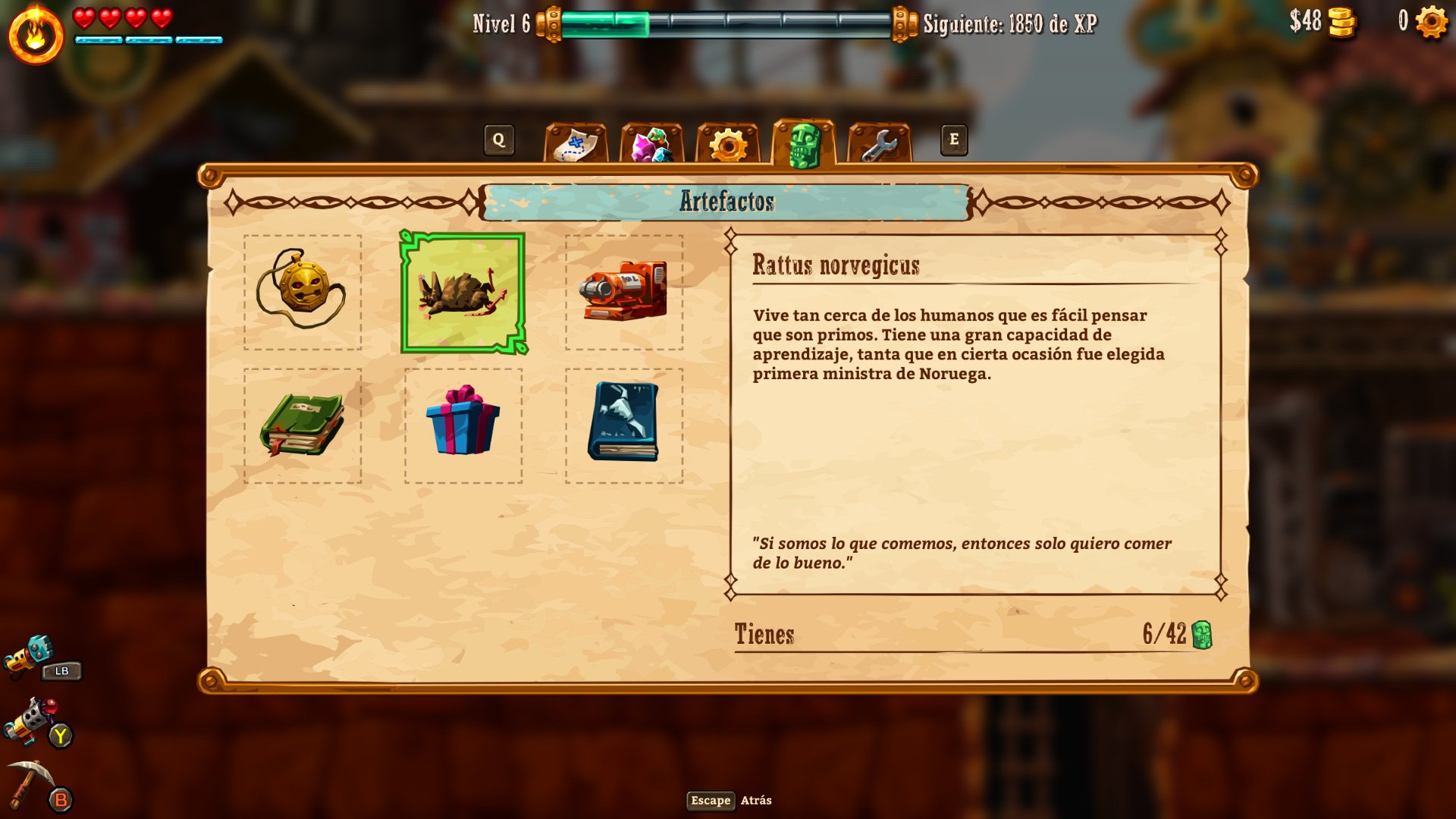Switch to the Artefactos title tab
The height and width of the screenshot is (819, 1456).
[x=727, y=202]
